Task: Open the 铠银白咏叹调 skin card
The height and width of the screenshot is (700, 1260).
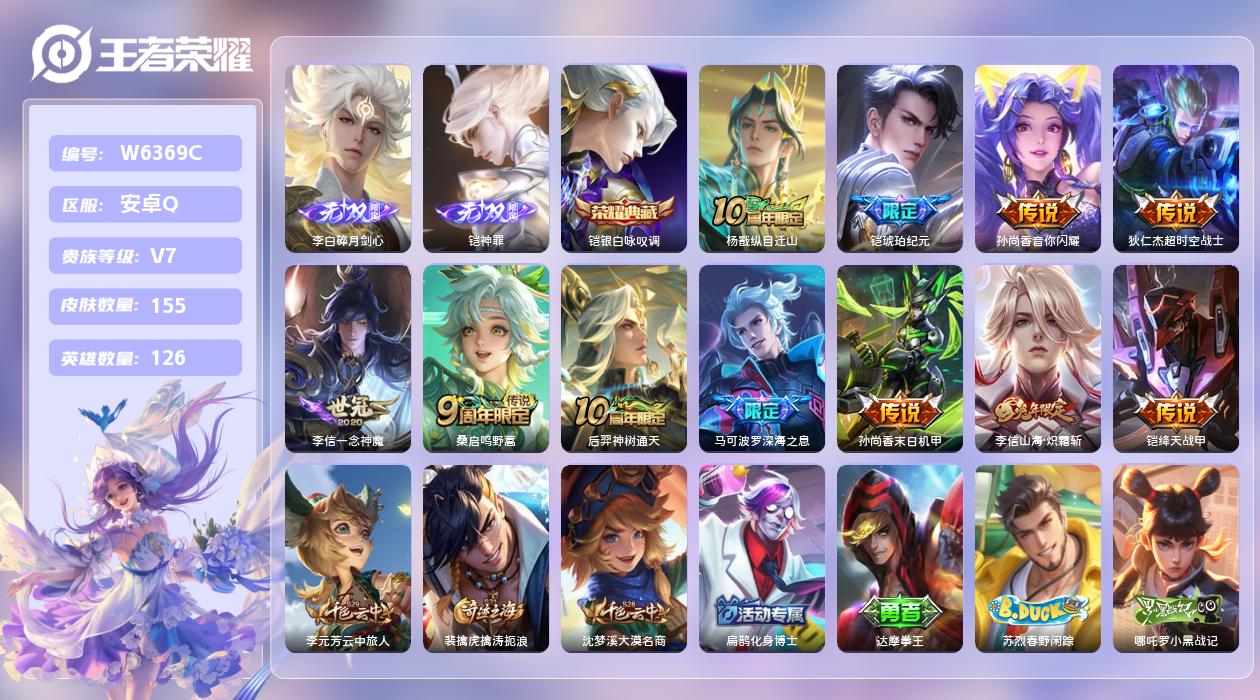Action: (624, 158)
